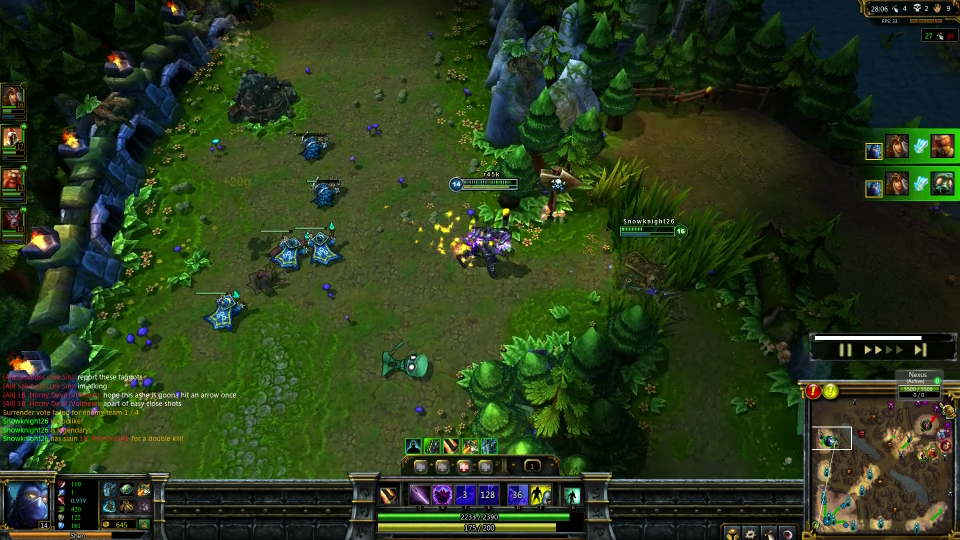Click the recall icon with teal silhouette
This screenshot has height=540, width=960.
click(x=572, y=495)
